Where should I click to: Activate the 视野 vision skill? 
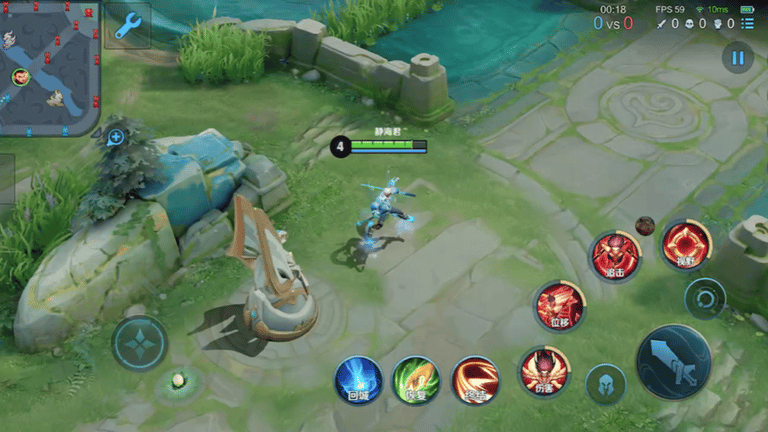point(686,244)
